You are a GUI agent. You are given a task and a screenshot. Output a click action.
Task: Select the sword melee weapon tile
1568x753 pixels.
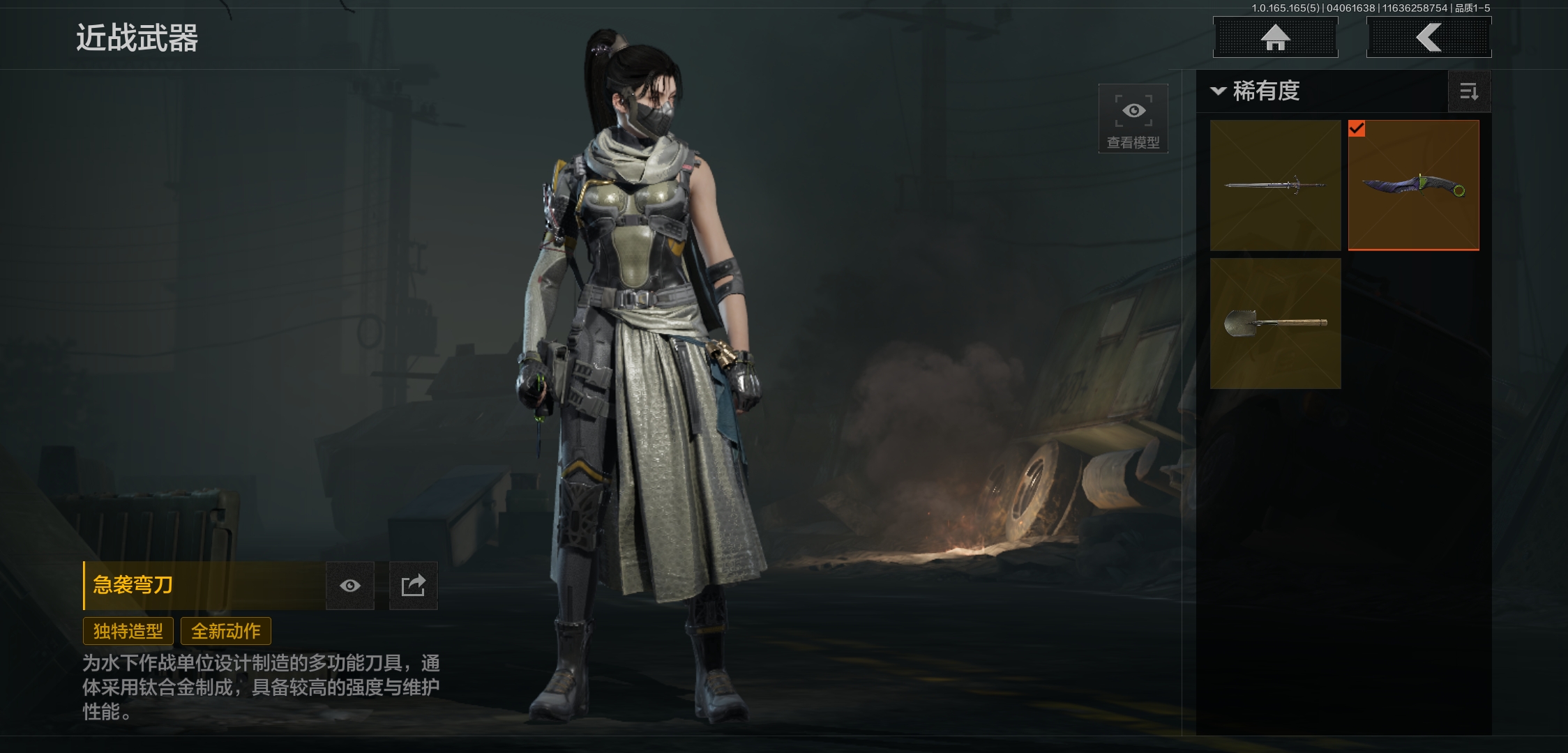pyautogui.click(x=1275, y=185)
